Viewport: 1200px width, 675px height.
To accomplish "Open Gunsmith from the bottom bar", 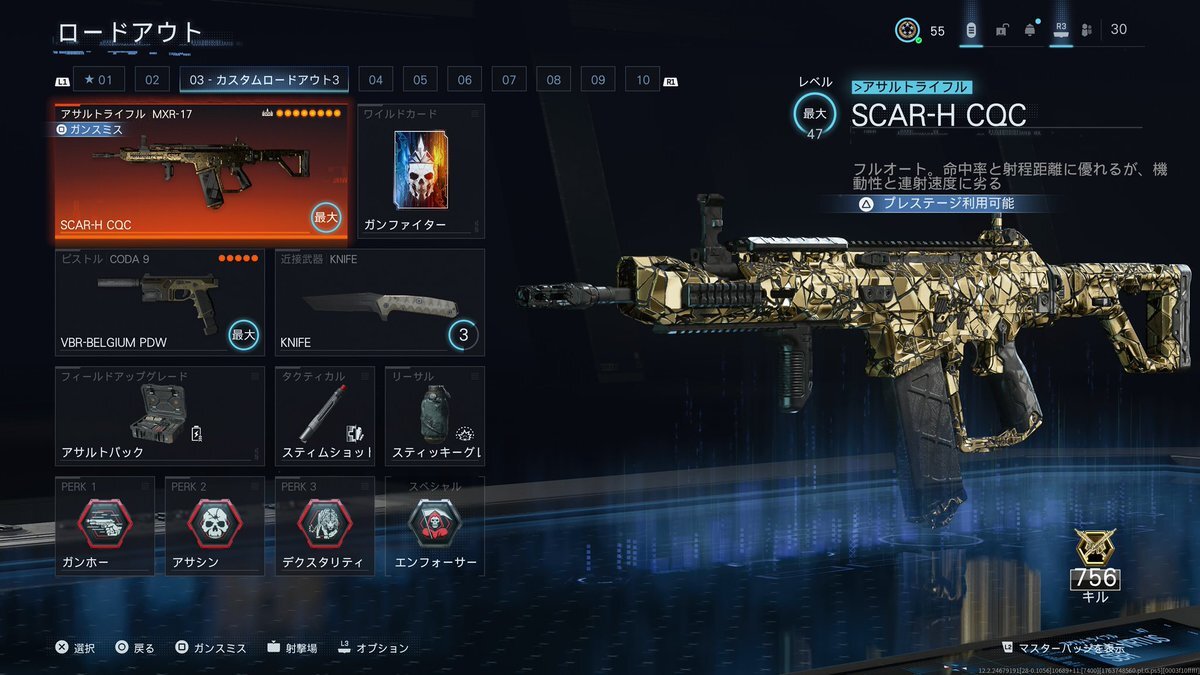I will (210, 648).
